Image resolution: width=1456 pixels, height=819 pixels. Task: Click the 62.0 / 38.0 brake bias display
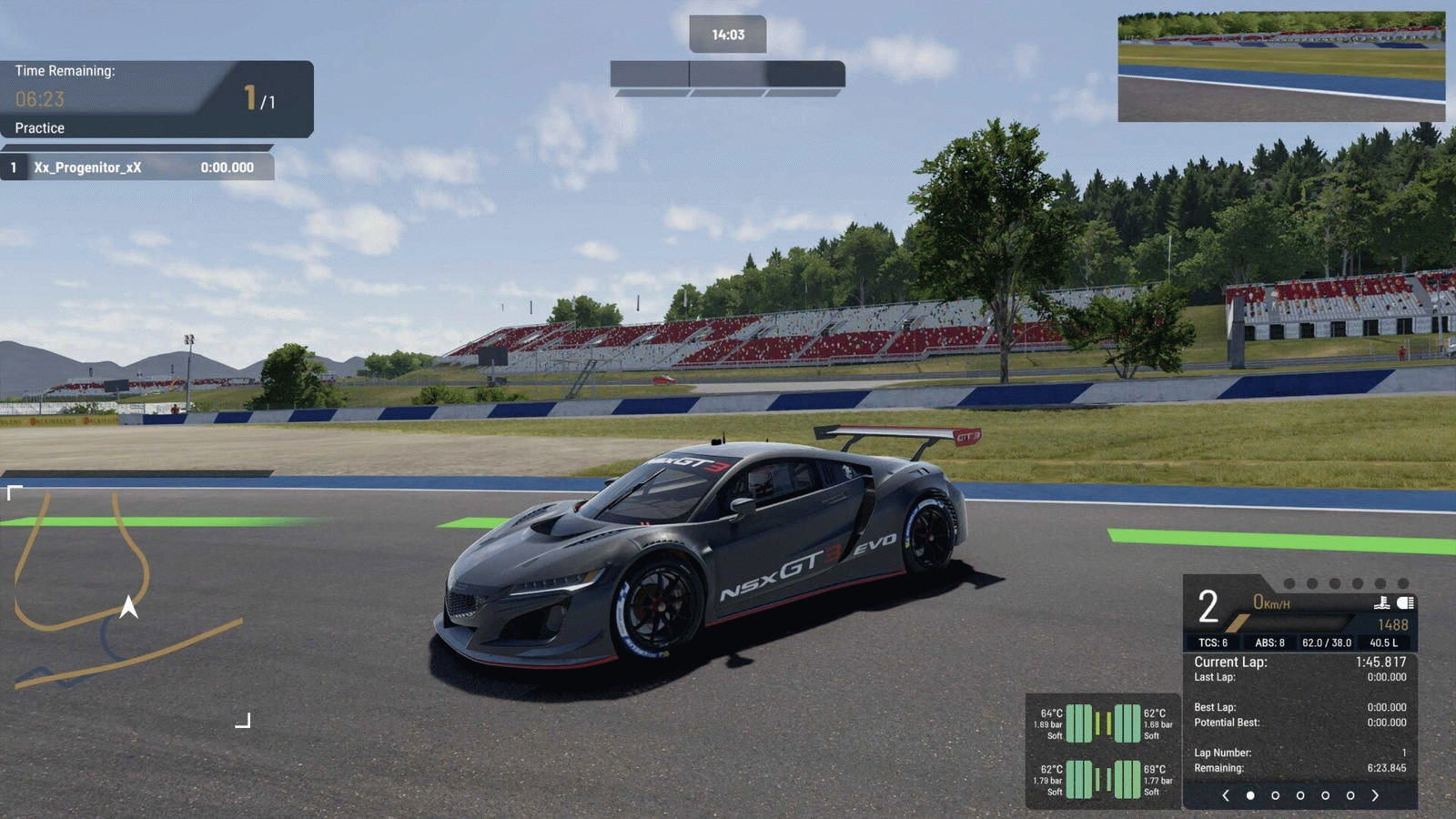click(x=1328, y=642)
